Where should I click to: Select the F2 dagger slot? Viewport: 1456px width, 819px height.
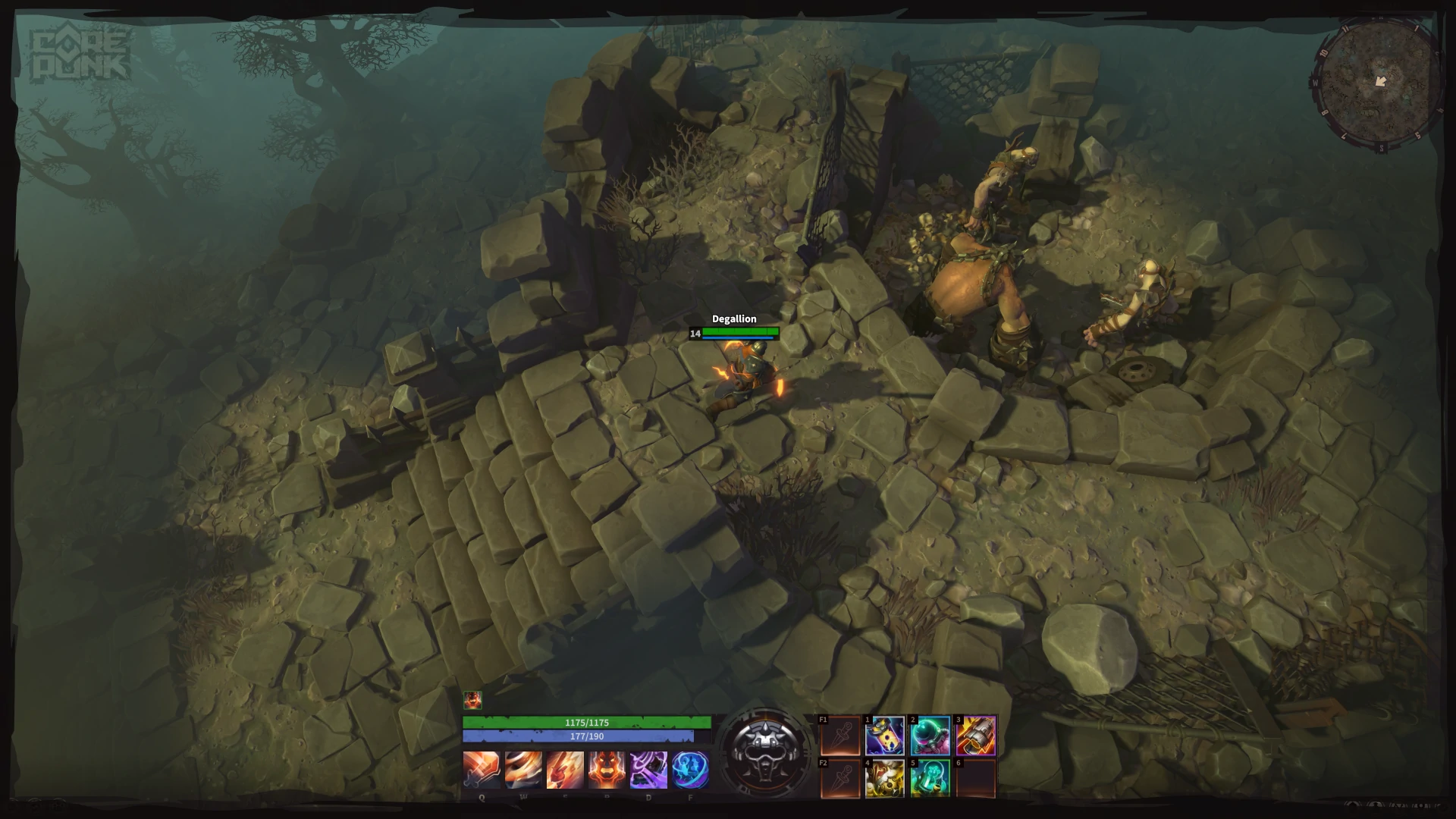(x=840, y=778)
